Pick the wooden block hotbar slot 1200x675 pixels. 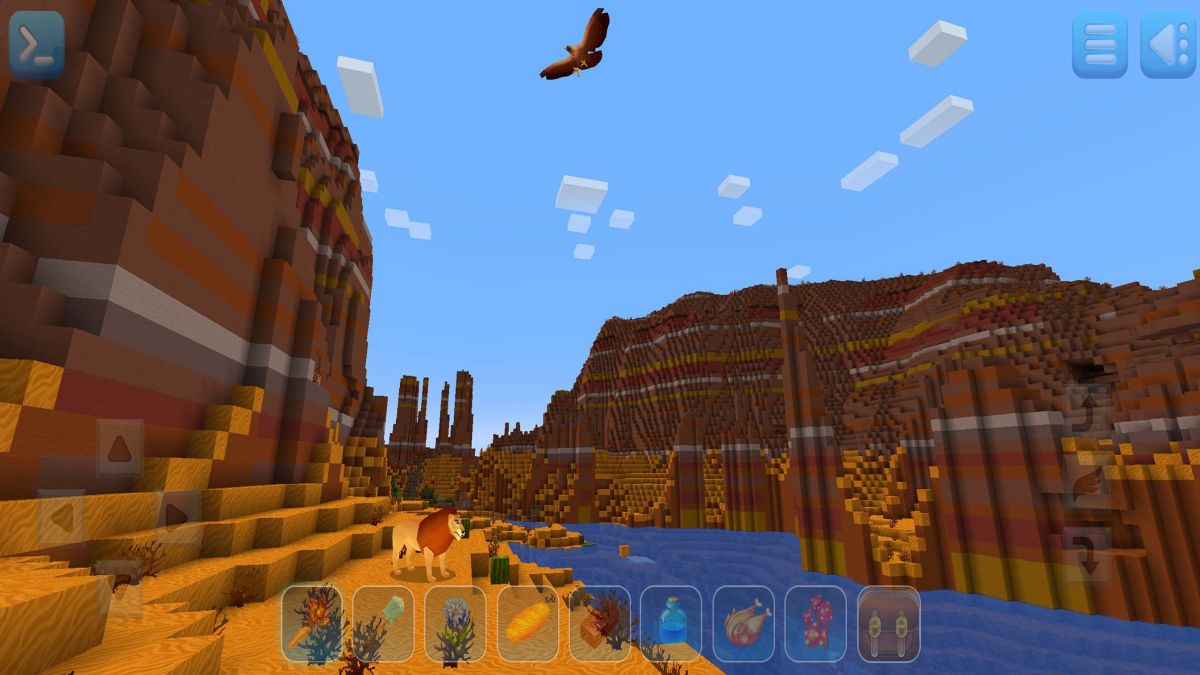click(600, 623)
